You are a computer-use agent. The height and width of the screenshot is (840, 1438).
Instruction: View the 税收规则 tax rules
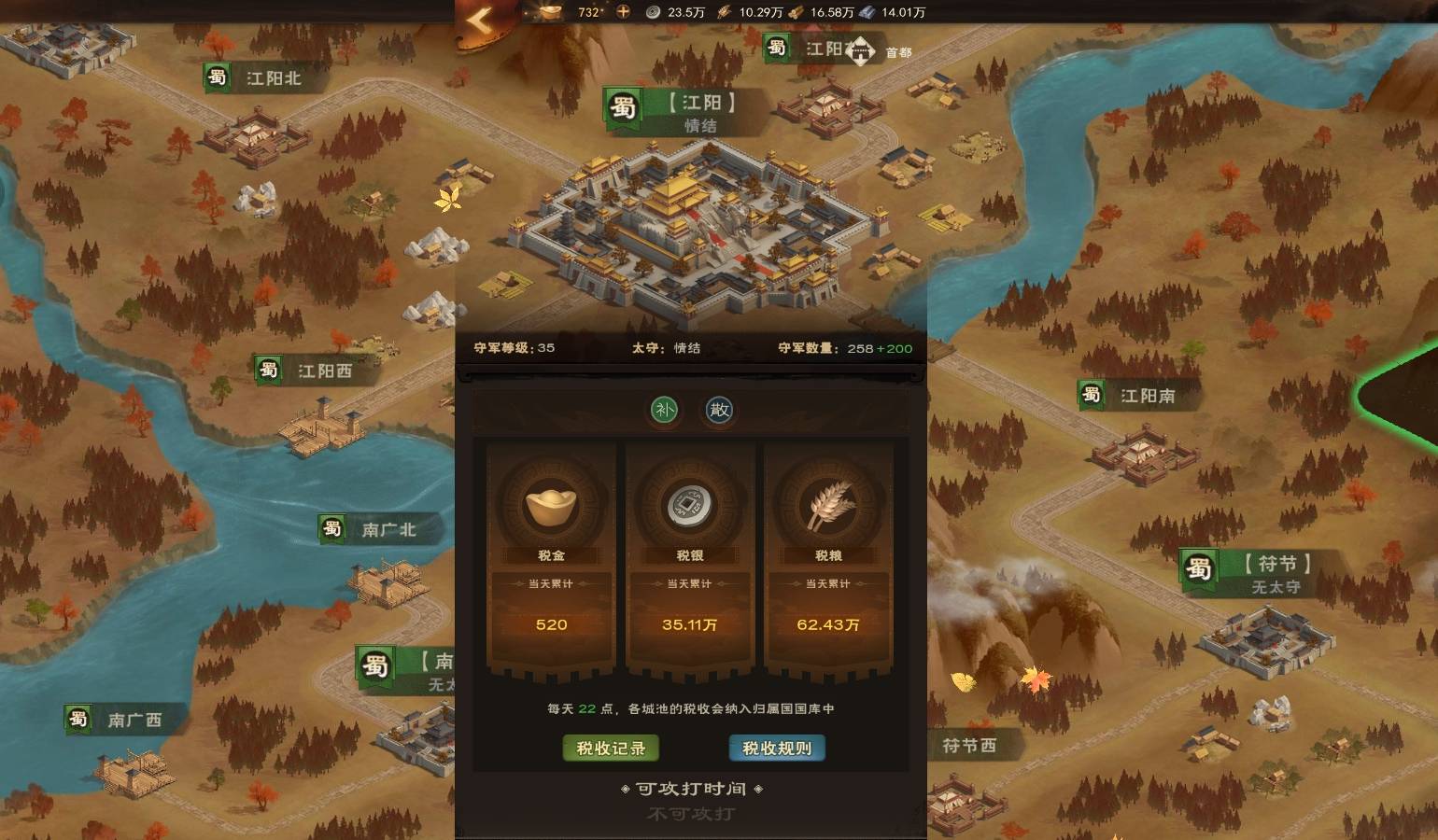tap(777, 749)
